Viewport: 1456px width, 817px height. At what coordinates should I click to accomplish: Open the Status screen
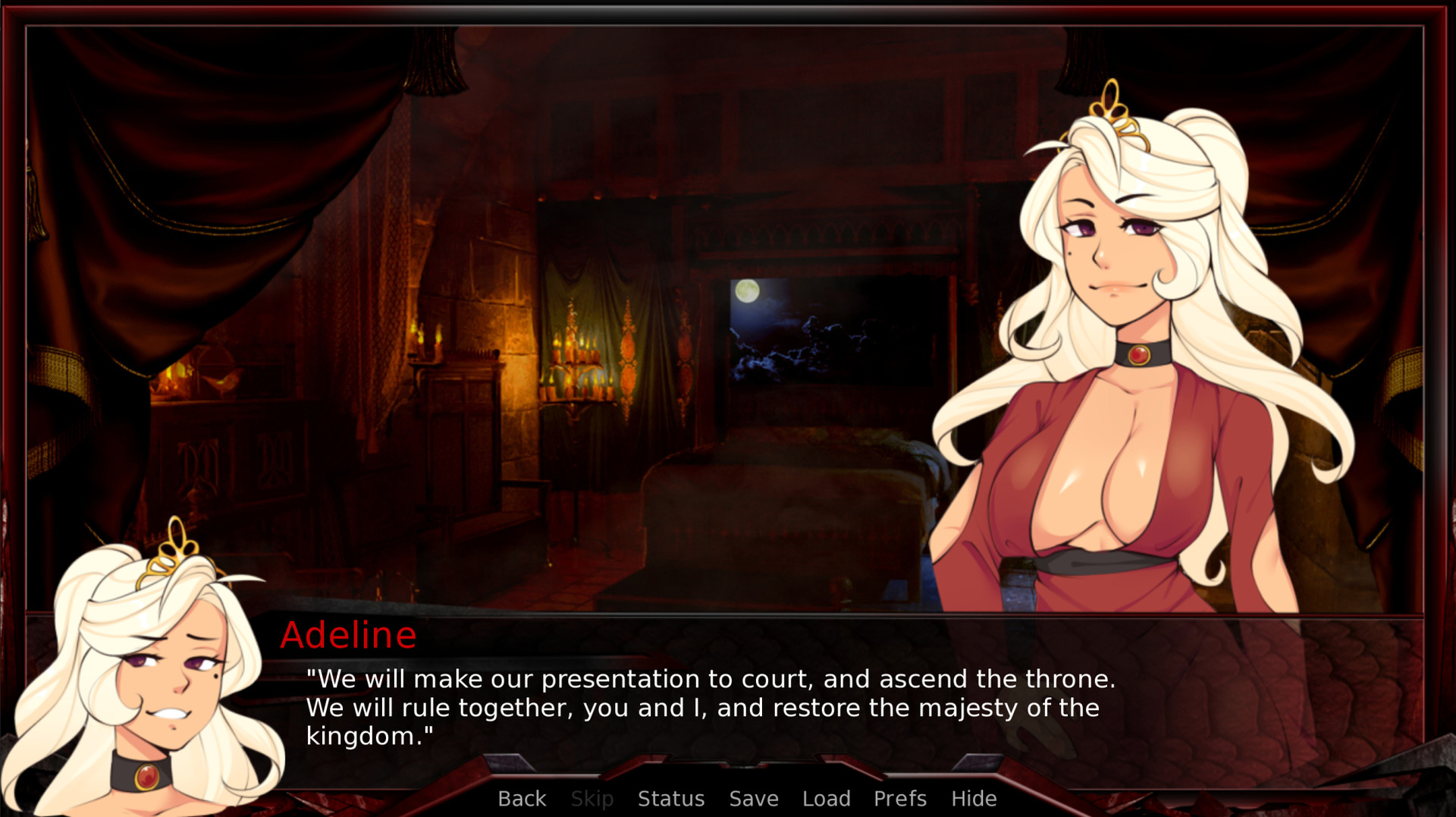671,798
